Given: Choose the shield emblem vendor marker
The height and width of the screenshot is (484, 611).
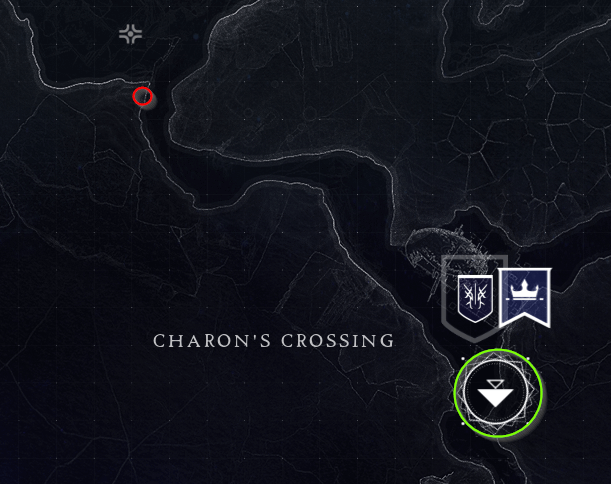Looking at the screenshot, I should (x=474, y=297).
